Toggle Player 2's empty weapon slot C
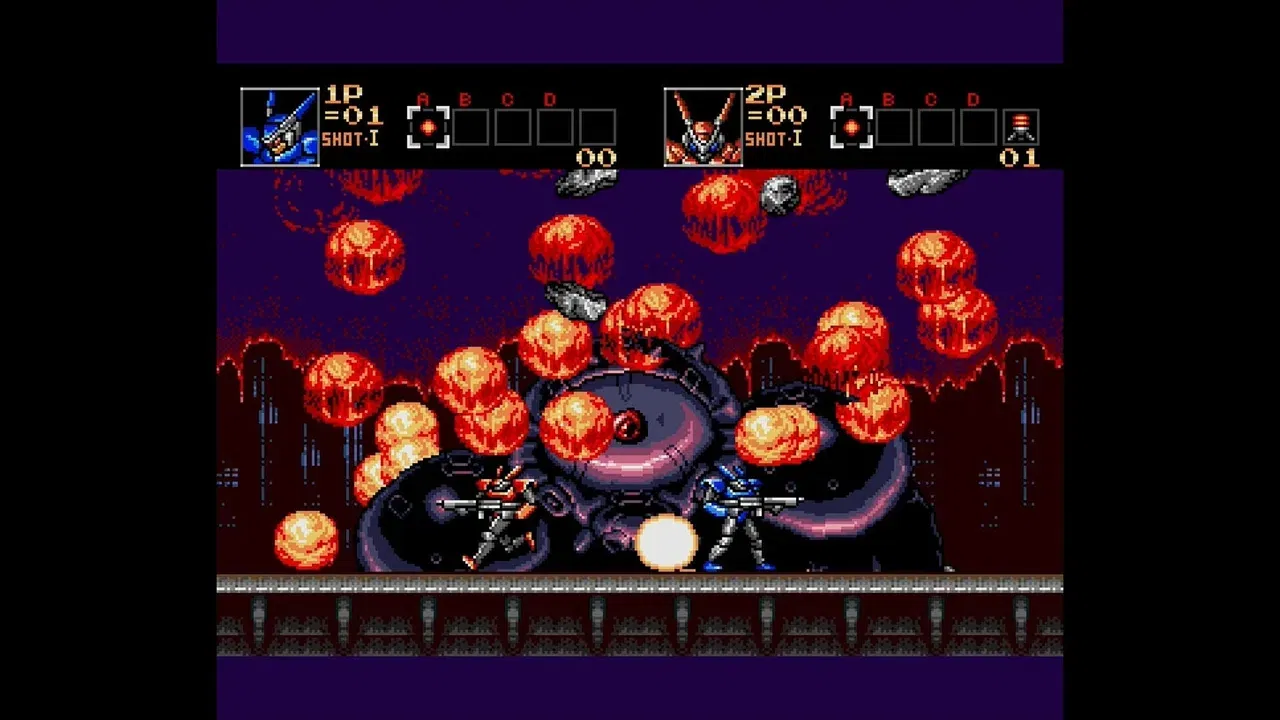This screenshot has width=1280, height=720. pos(937,128)
